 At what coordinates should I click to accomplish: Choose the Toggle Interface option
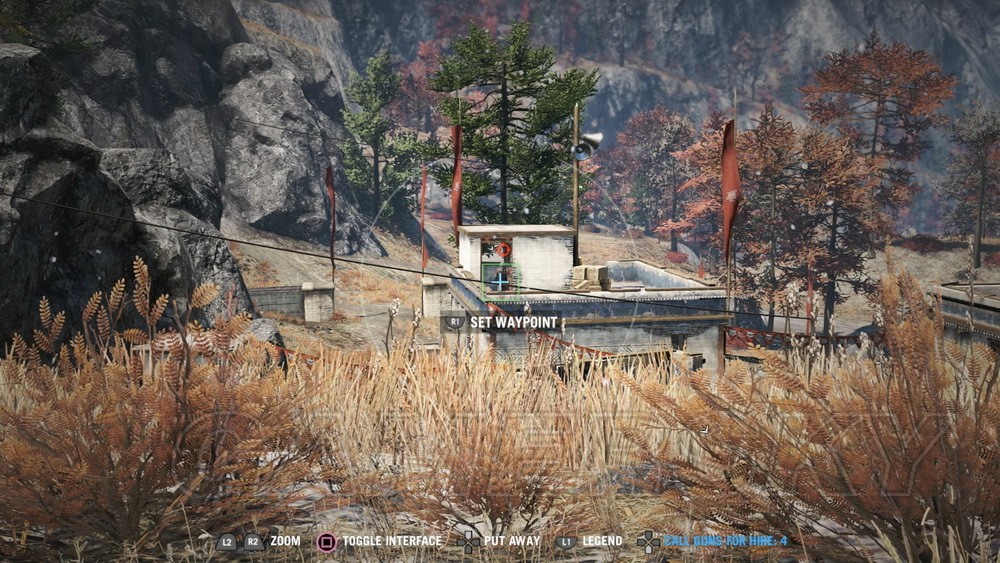(391, 541)
